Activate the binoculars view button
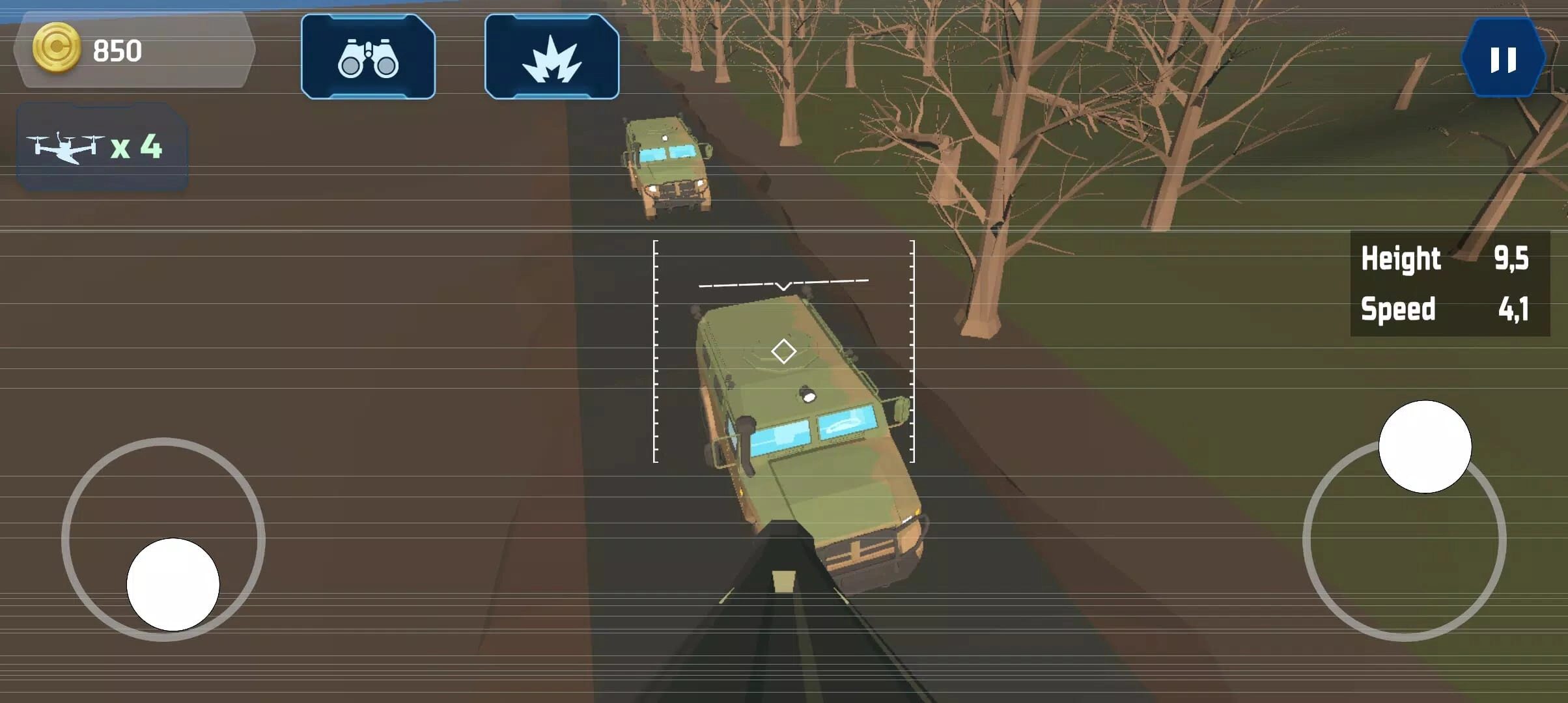 point(368,57)
